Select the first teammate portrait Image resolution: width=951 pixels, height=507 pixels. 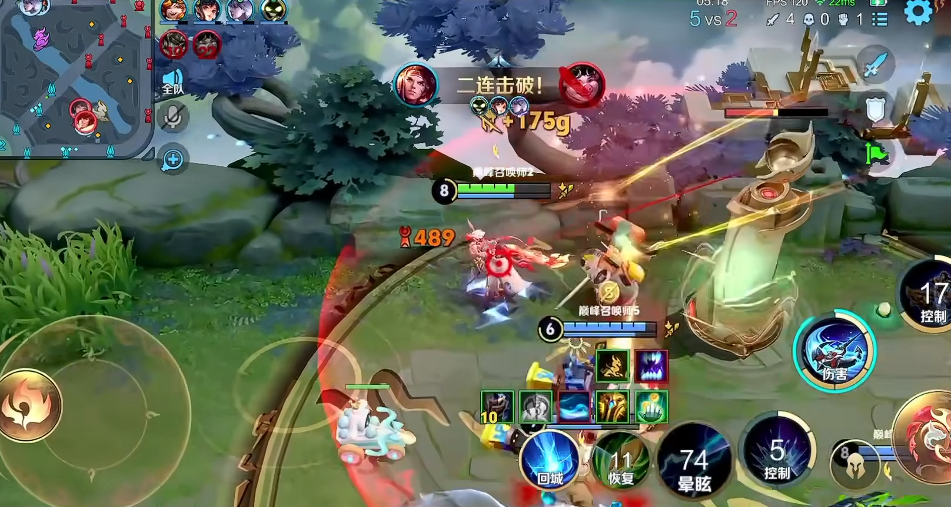[174, 11]
